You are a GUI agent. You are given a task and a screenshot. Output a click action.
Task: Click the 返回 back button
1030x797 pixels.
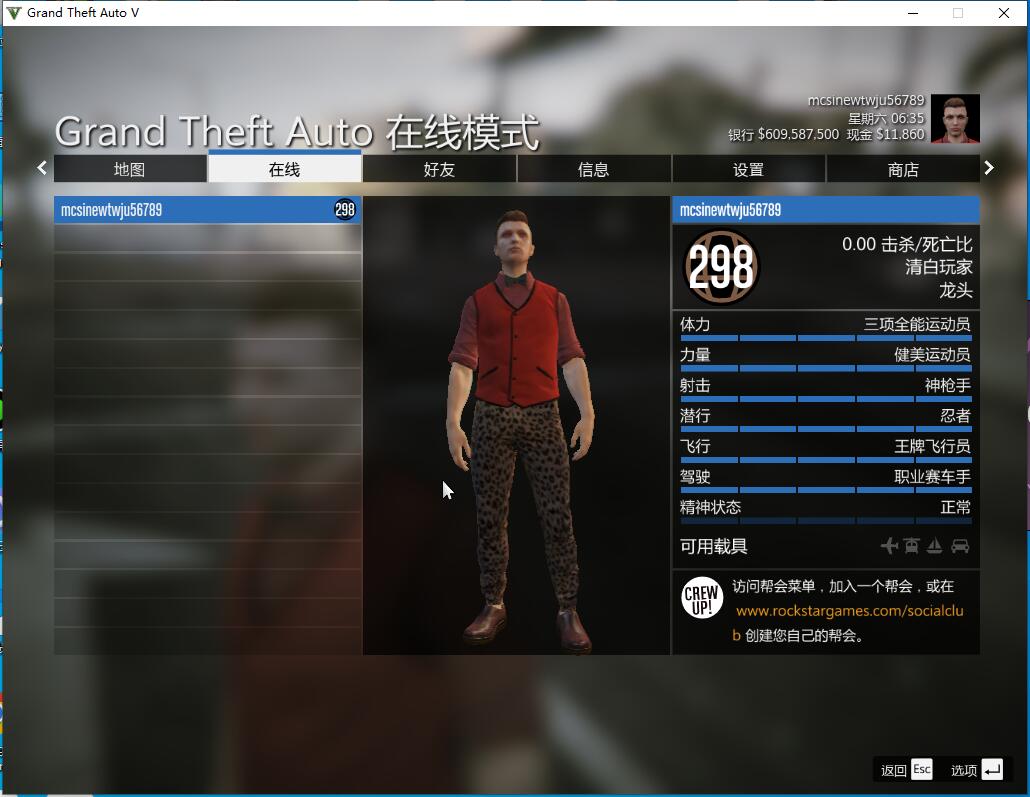pyautogui.click(x=906, y=769)
